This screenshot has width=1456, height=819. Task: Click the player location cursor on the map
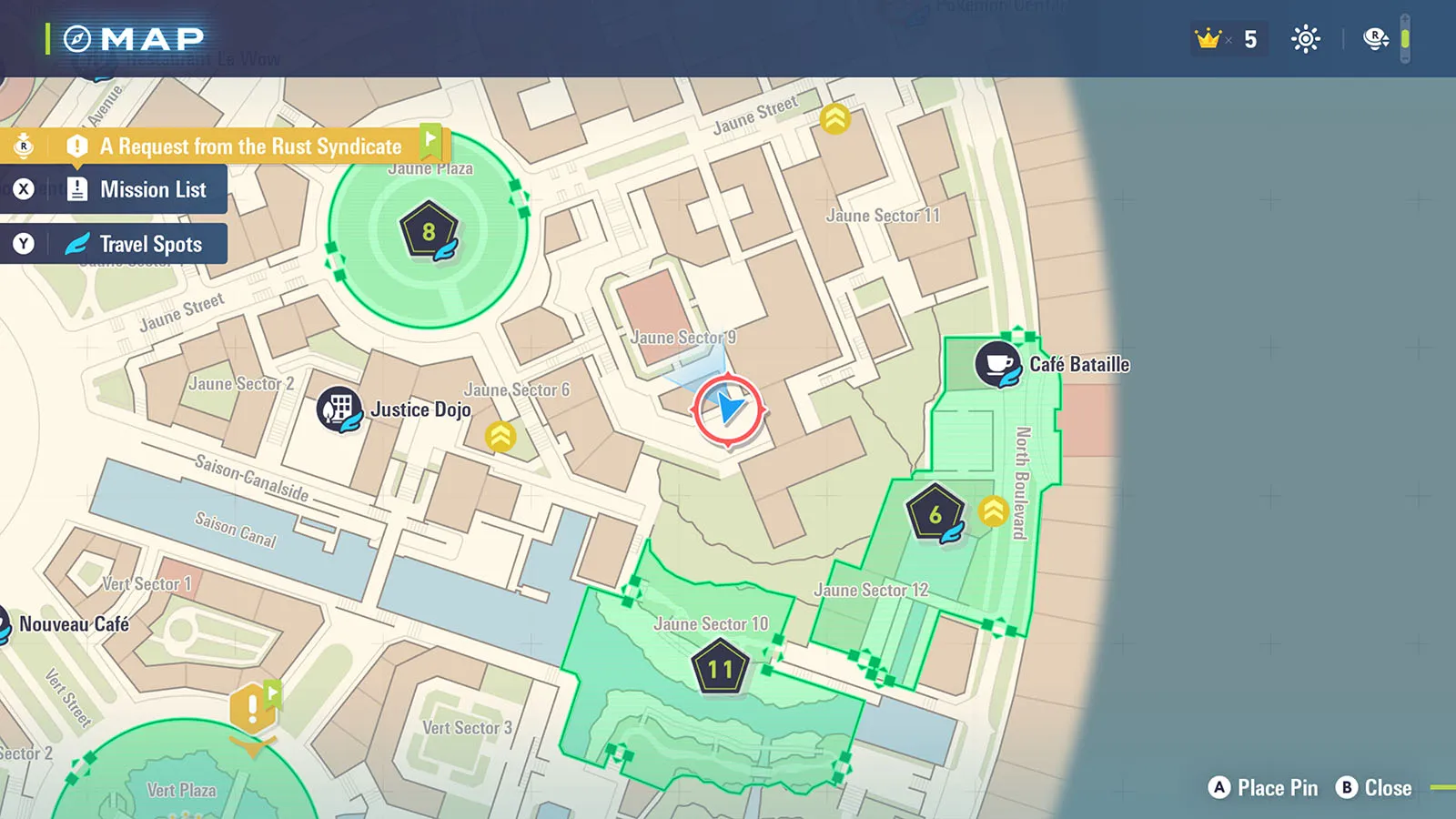(x=728, y=409)
